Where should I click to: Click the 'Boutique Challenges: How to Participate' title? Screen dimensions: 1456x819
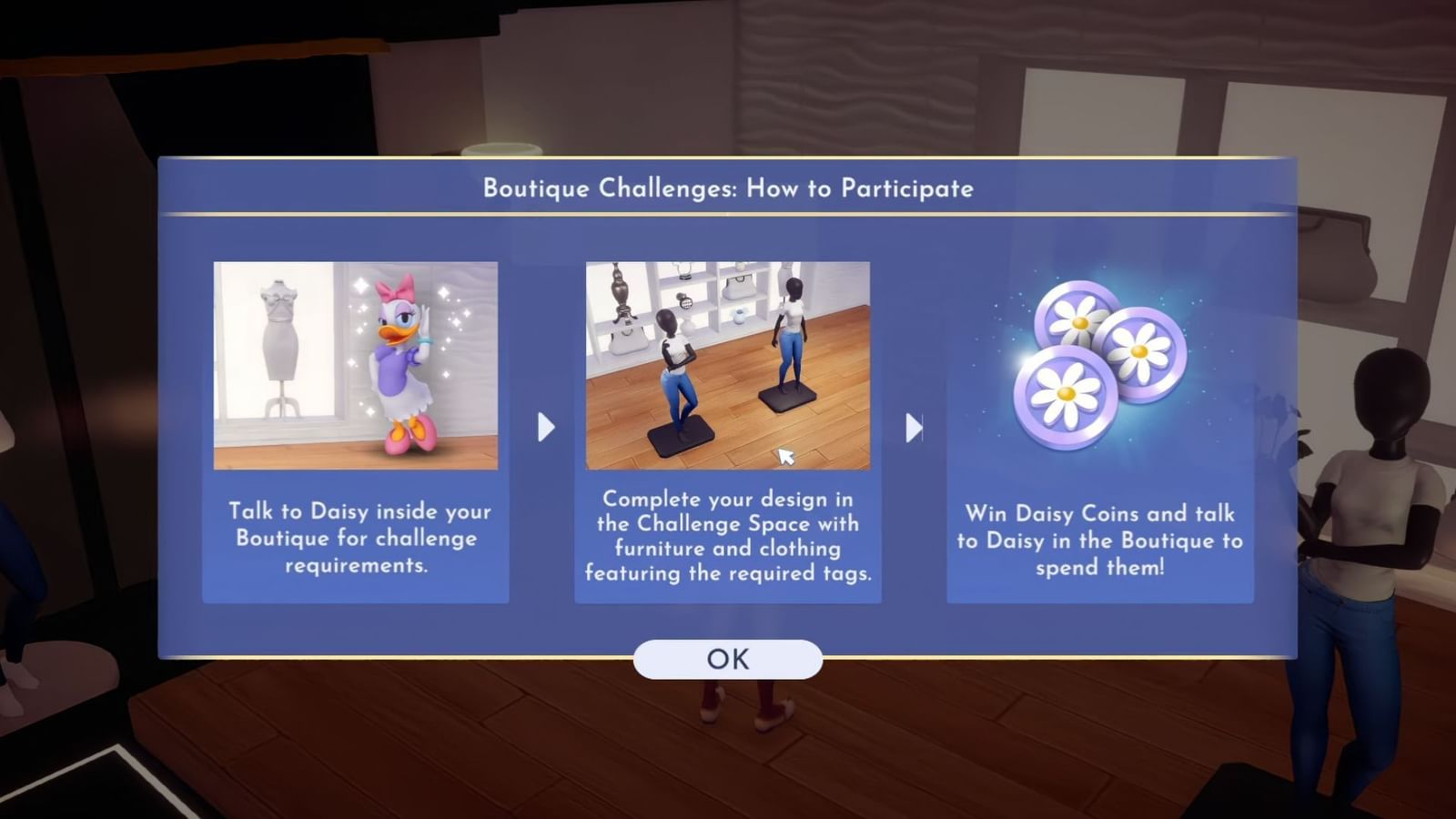(727, 189)
